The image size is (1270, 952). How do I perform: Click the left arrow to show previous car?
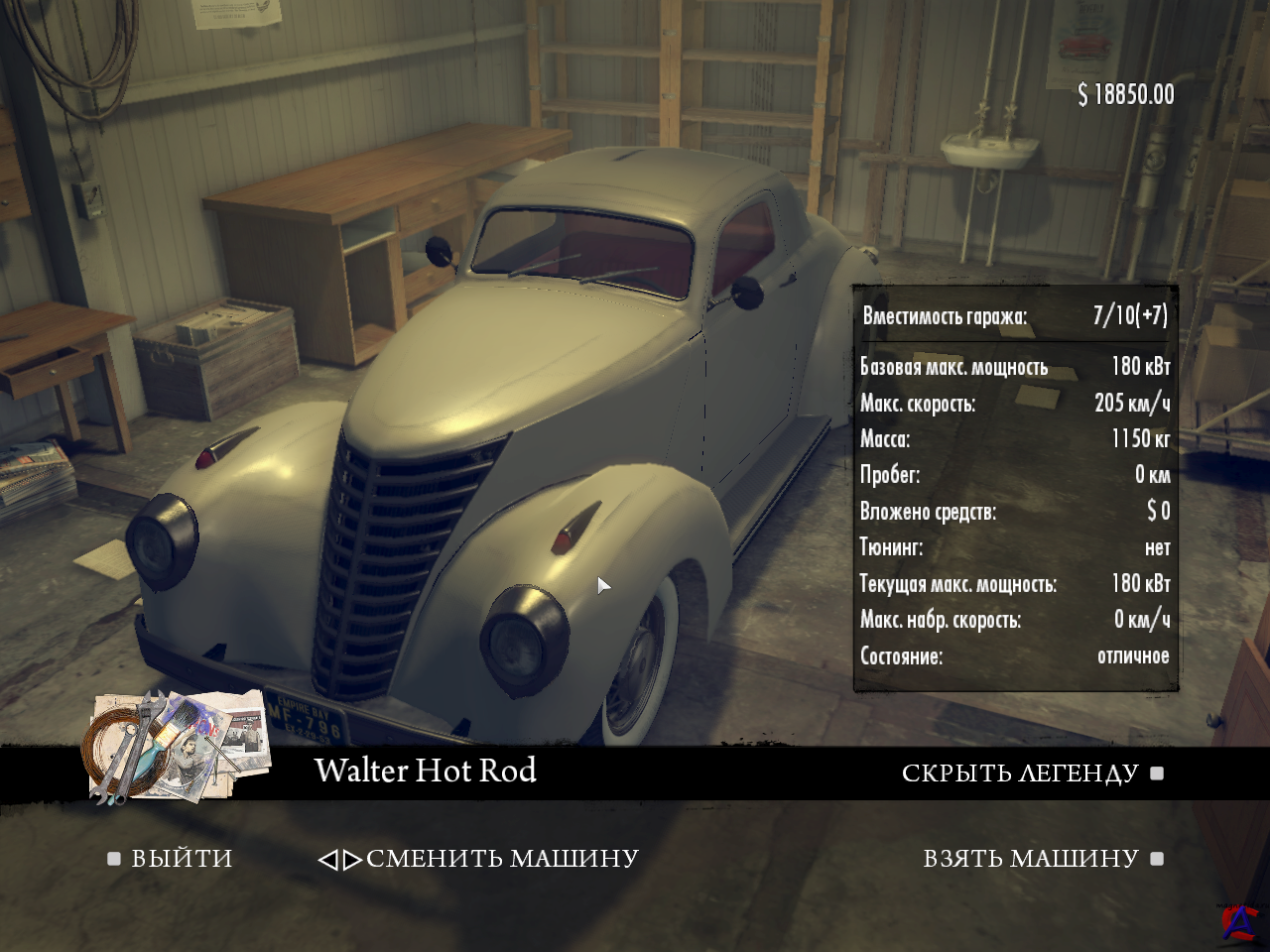(327, 860)
